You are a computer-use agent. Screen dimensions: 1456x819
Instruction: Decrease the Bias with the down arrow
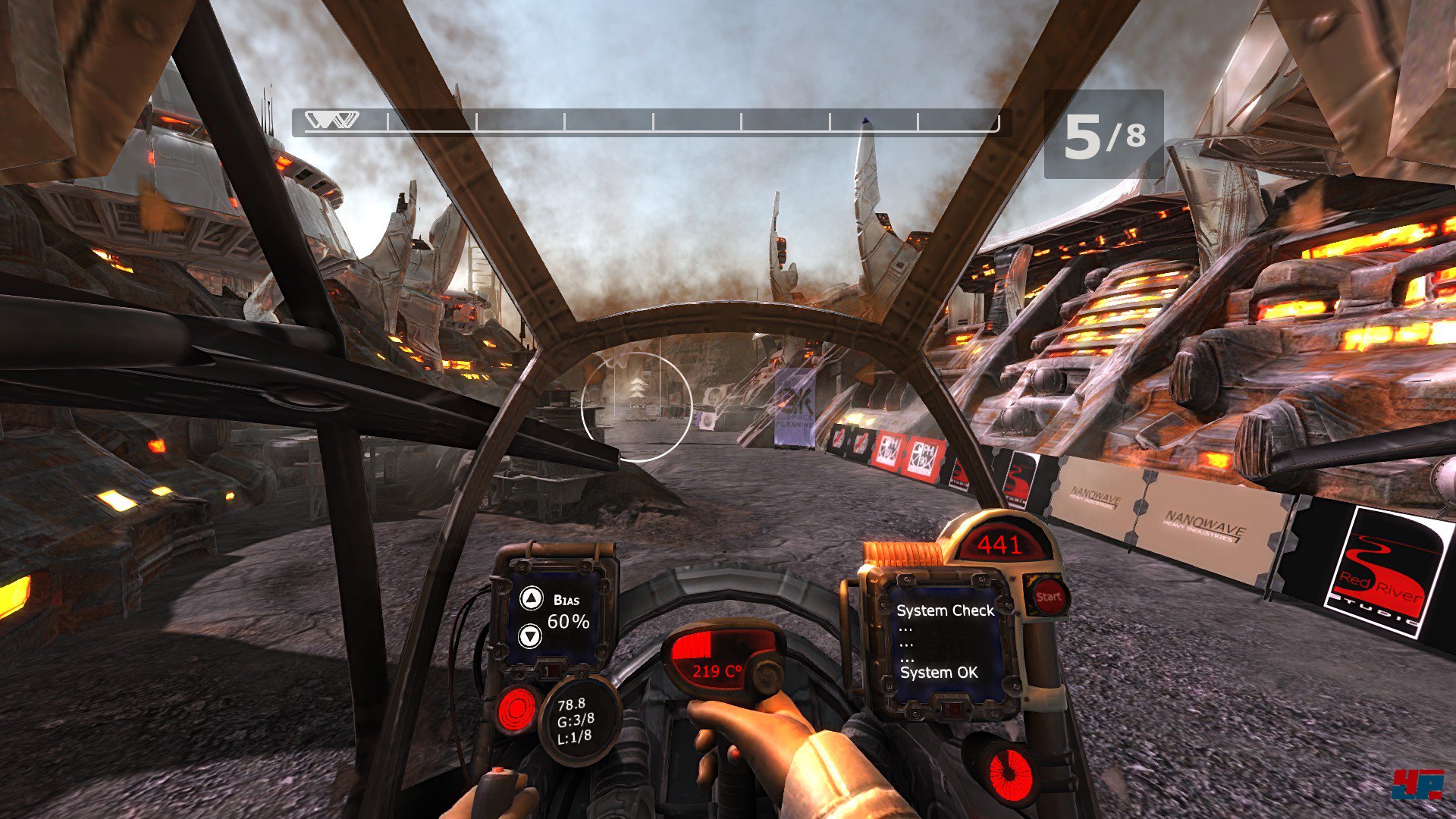click(x=530, y=635)
